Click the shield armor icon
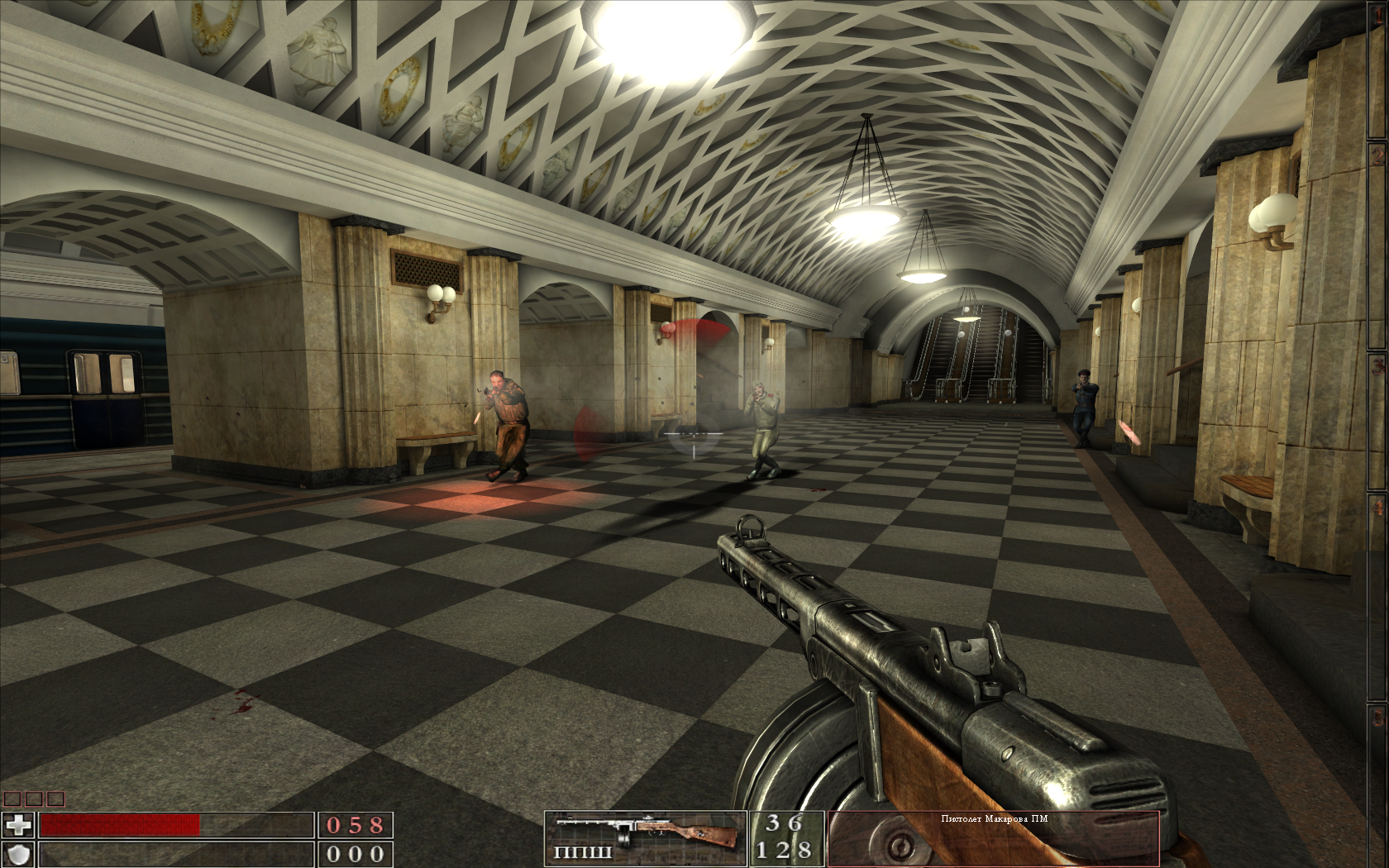Viewport: 1389px width, 868px height. pos(18,854)
